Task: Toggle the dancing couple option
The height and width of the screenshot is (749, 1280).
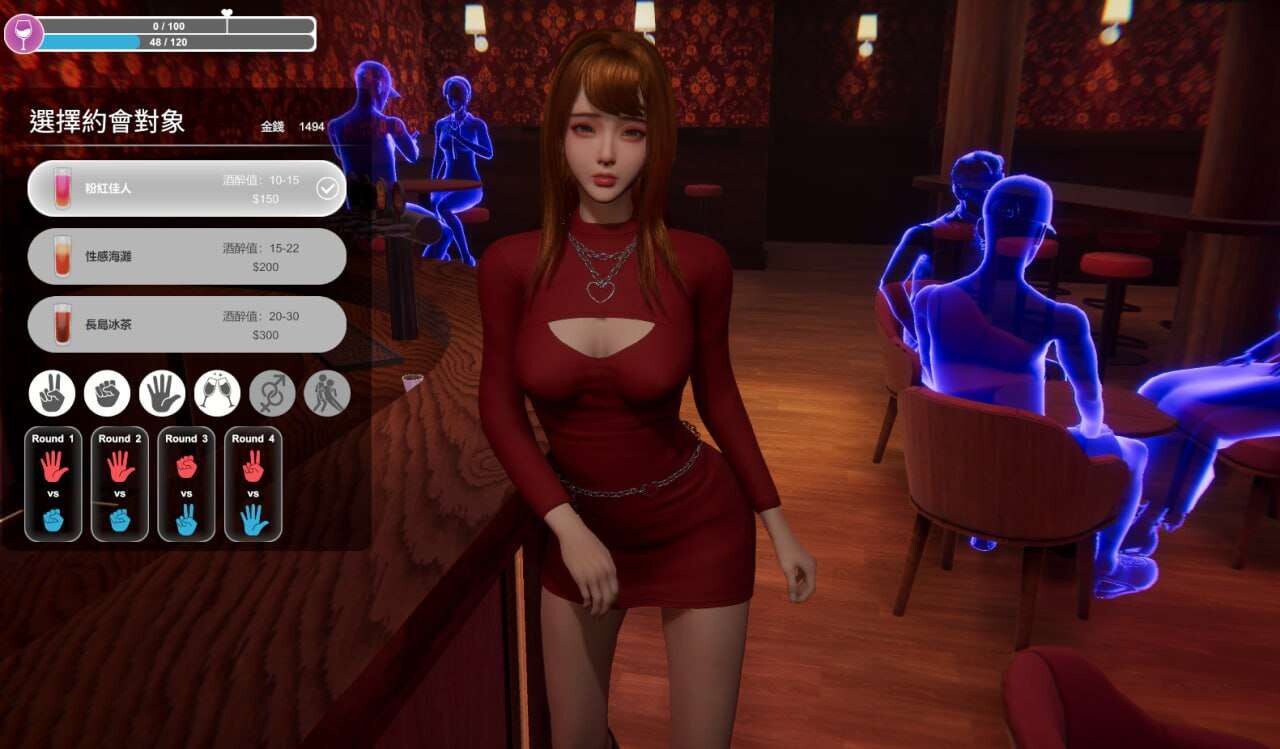Action: click(326, 393)
